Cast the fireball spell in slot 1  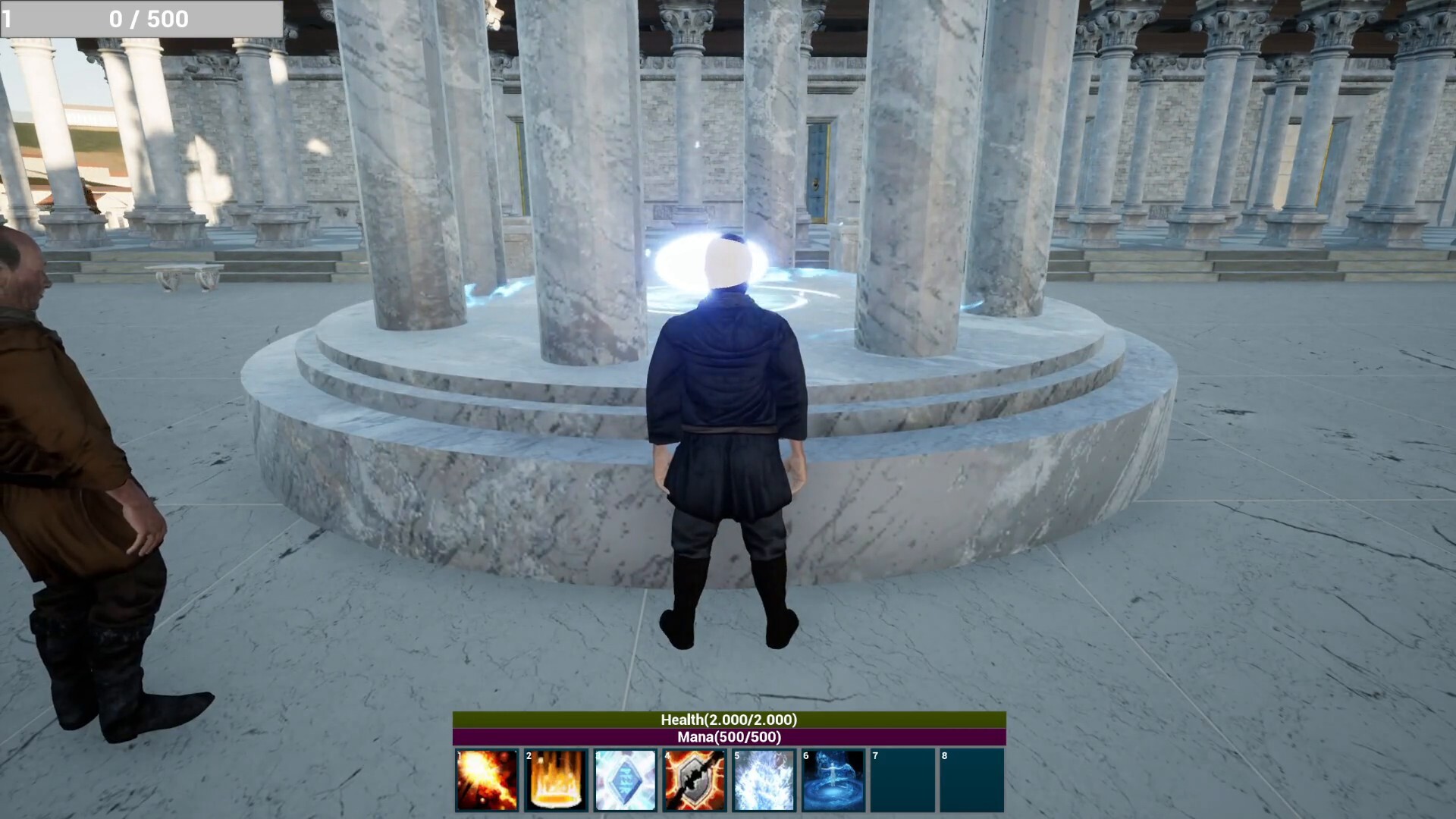point(487,780)
